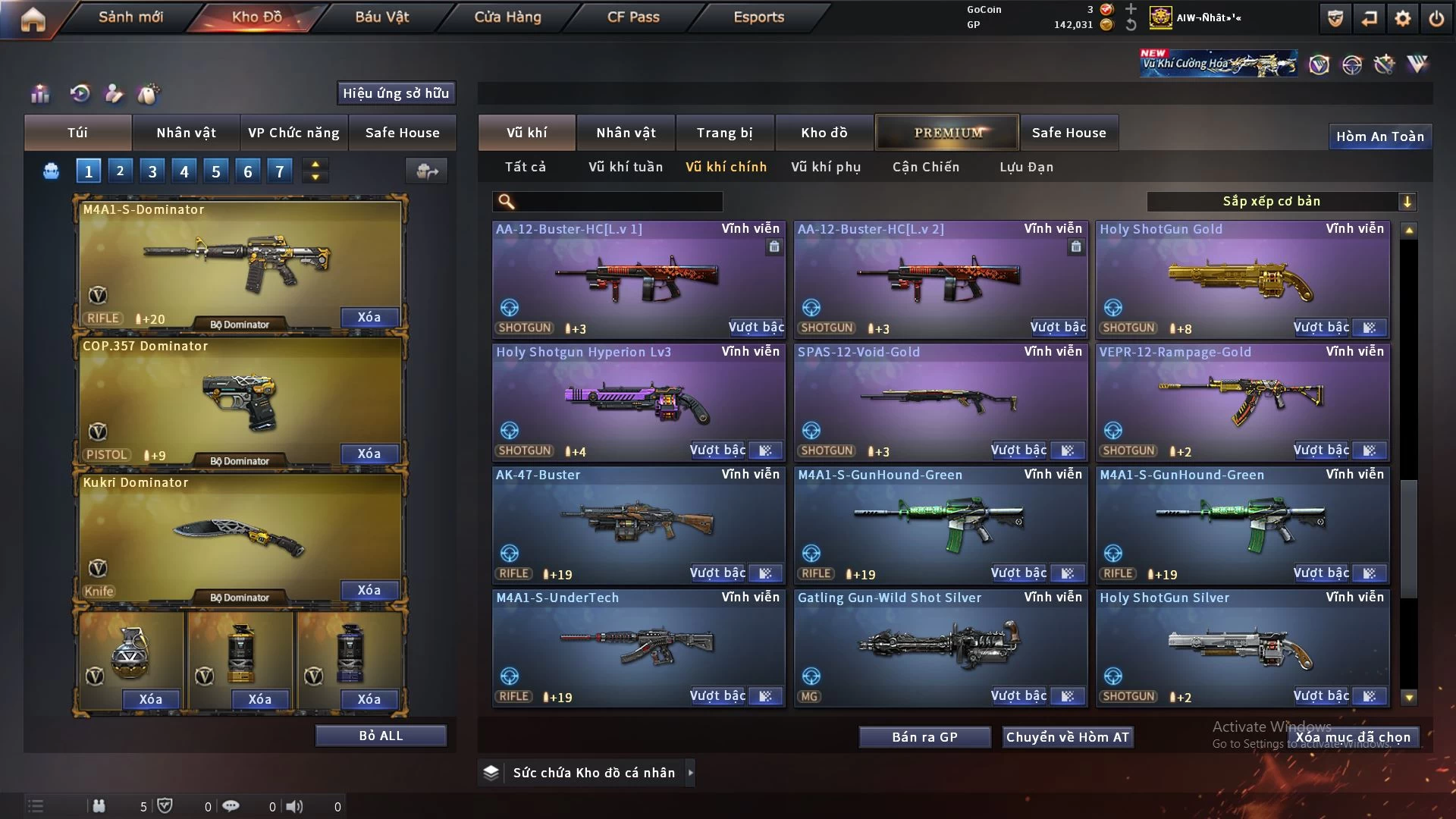Select the Holy ShotGun Gold weapon card

tap(1242, 278)
